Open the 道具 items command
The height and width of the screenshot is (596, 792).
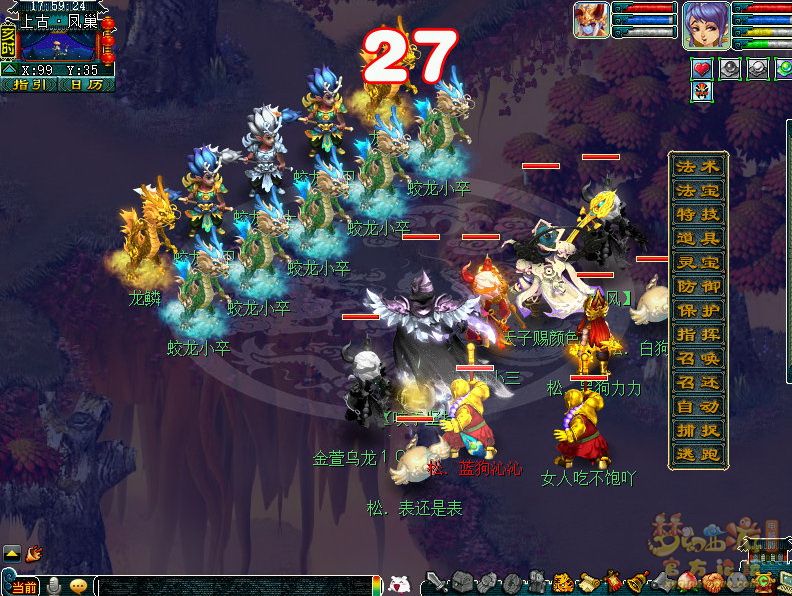[698, 239]
